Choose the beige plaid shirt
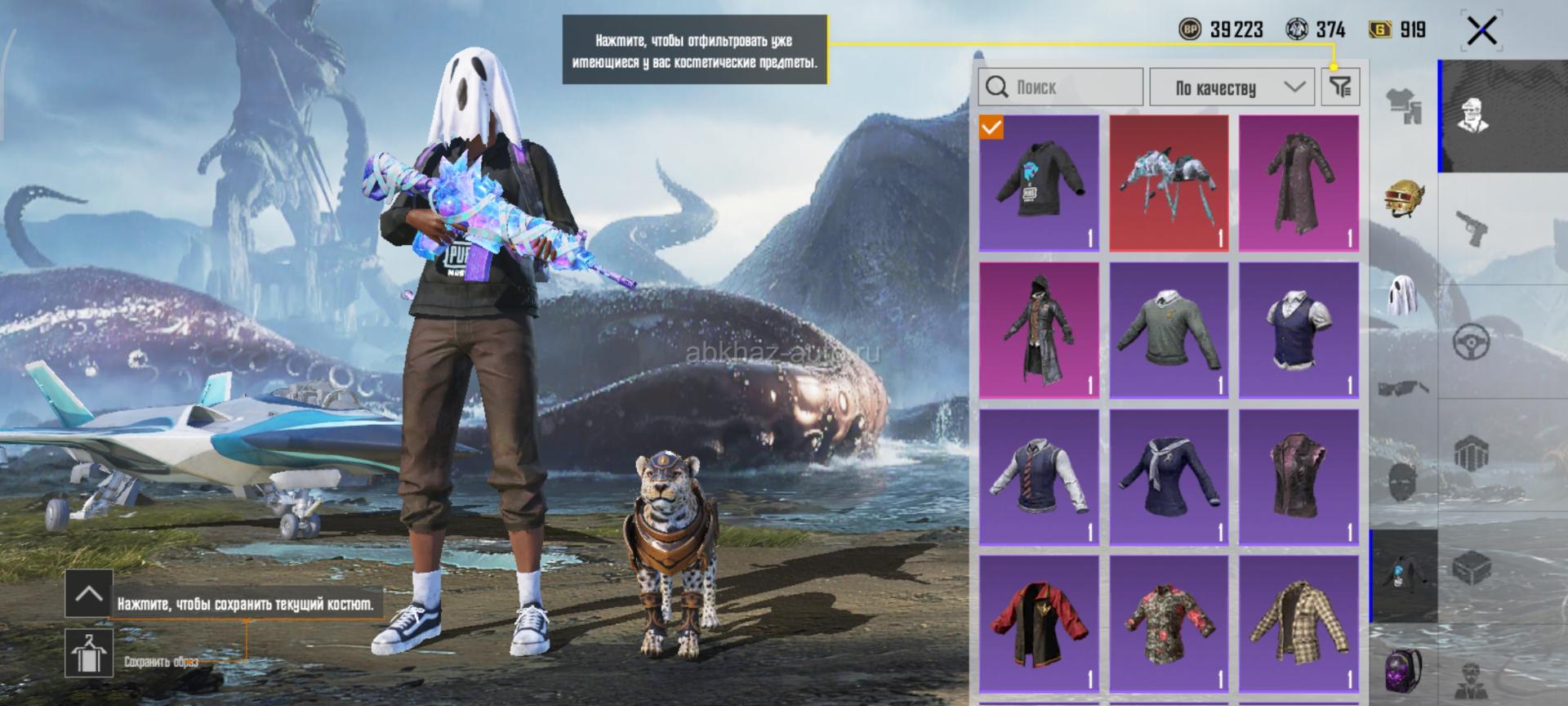The image size is (1568, 706). point(1298,624)
